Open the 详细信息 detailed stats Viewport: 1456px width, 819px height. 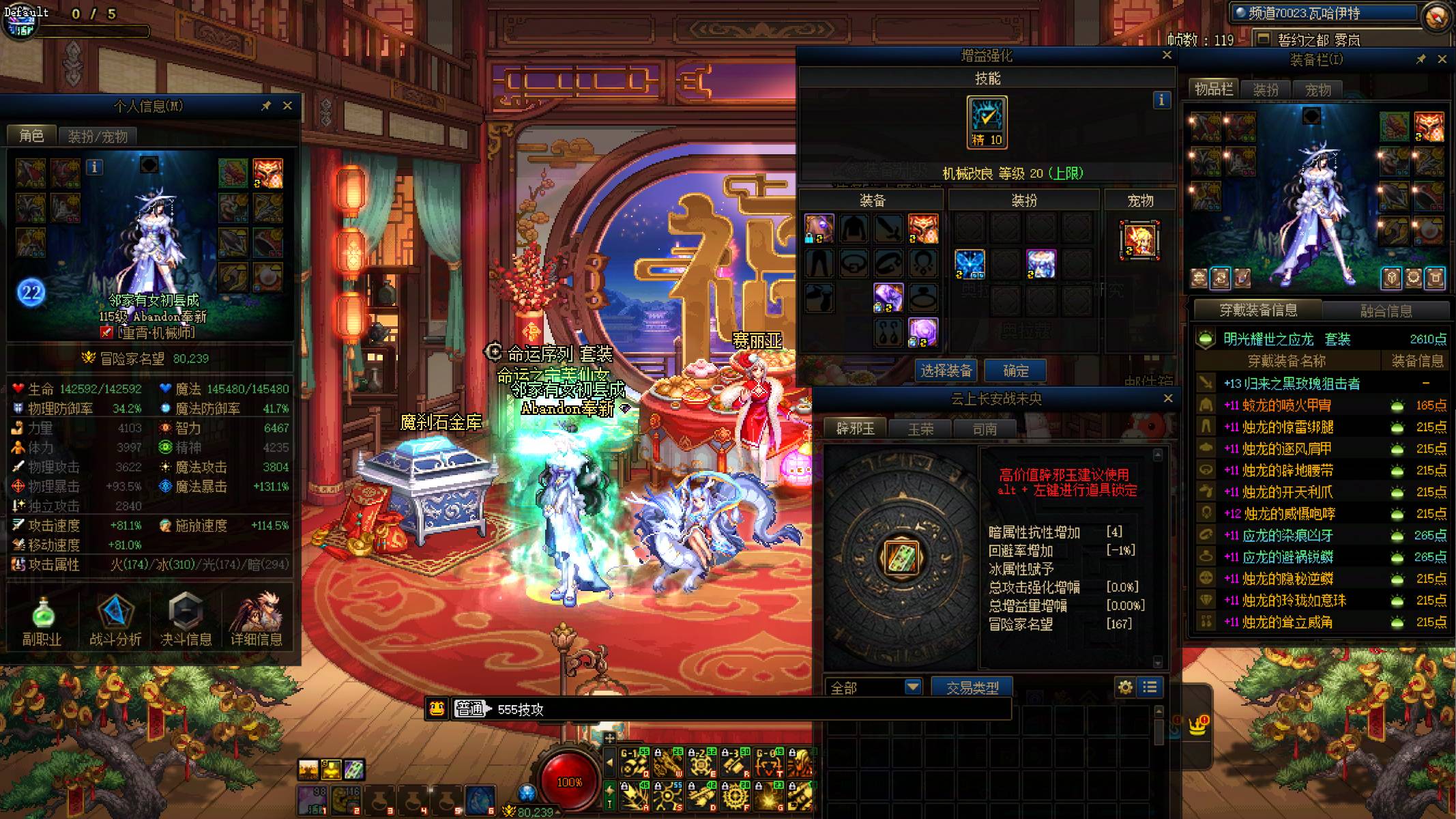(x=257, y=621)
